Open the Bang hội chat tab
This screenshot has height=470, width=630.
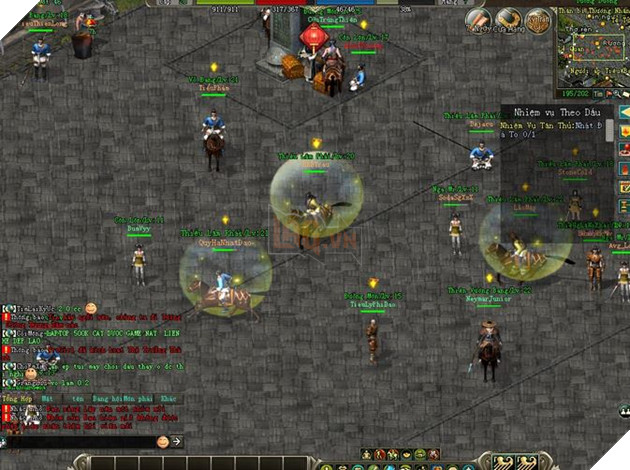pos(104,398)
